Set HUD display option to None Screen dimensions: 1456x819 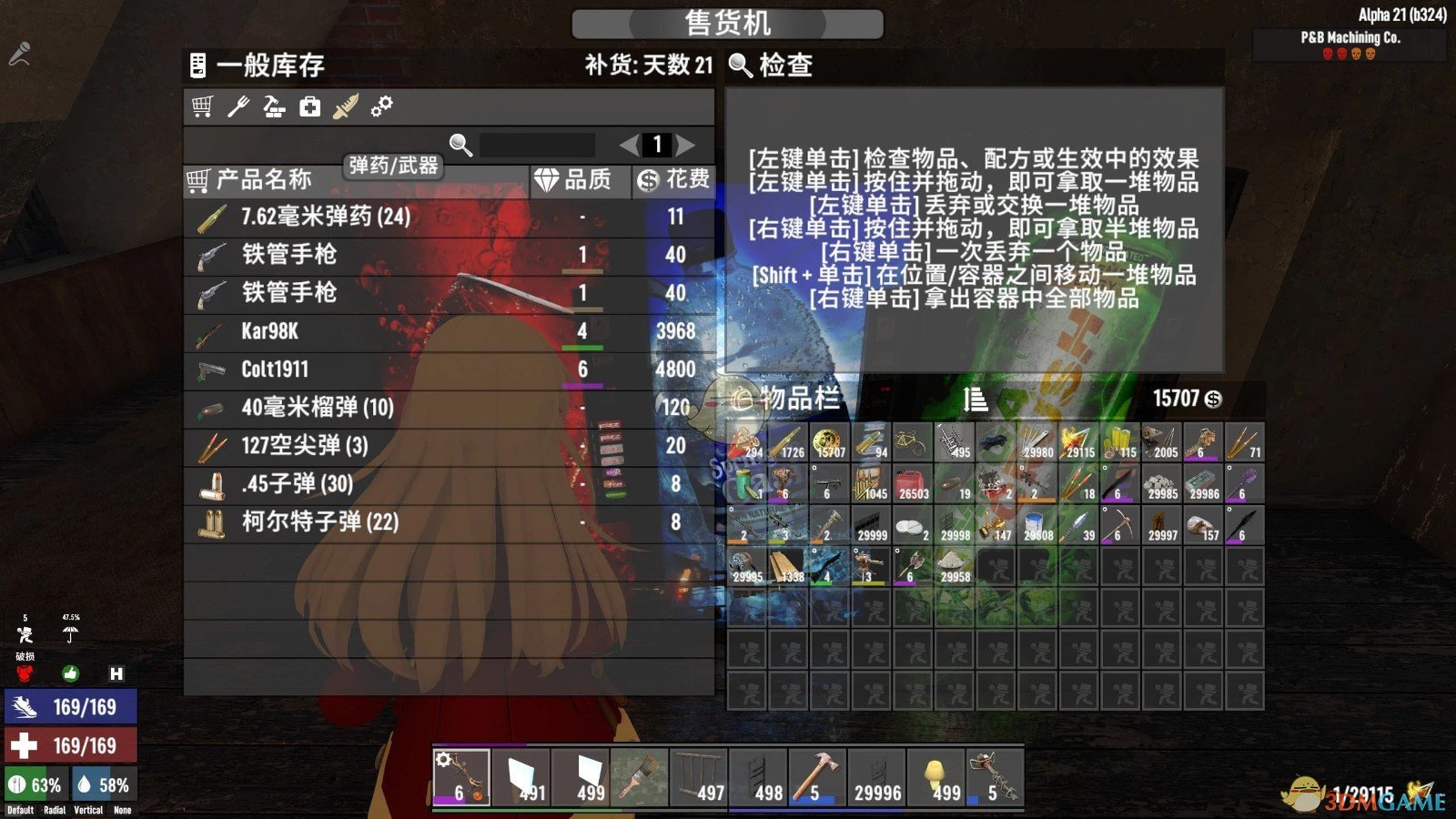point(123,809)
